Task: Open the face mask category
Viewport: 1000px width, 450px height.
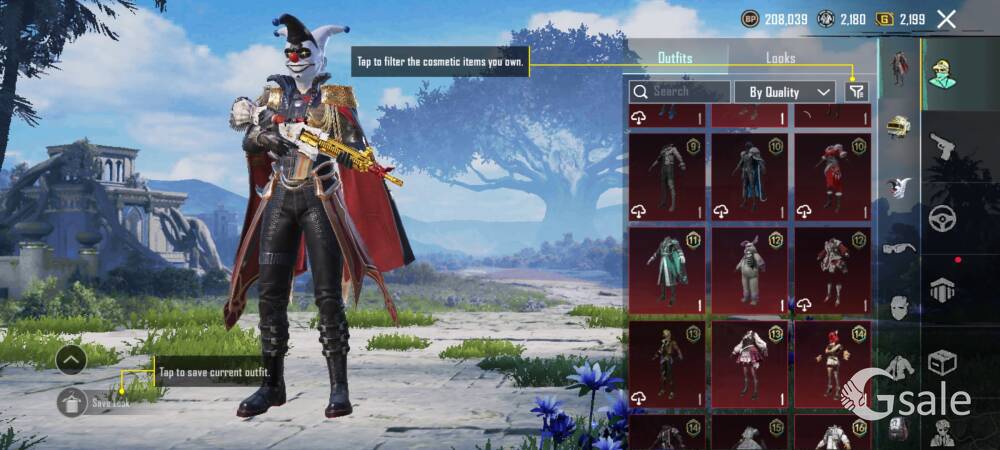Action: (x=899, y=307)
